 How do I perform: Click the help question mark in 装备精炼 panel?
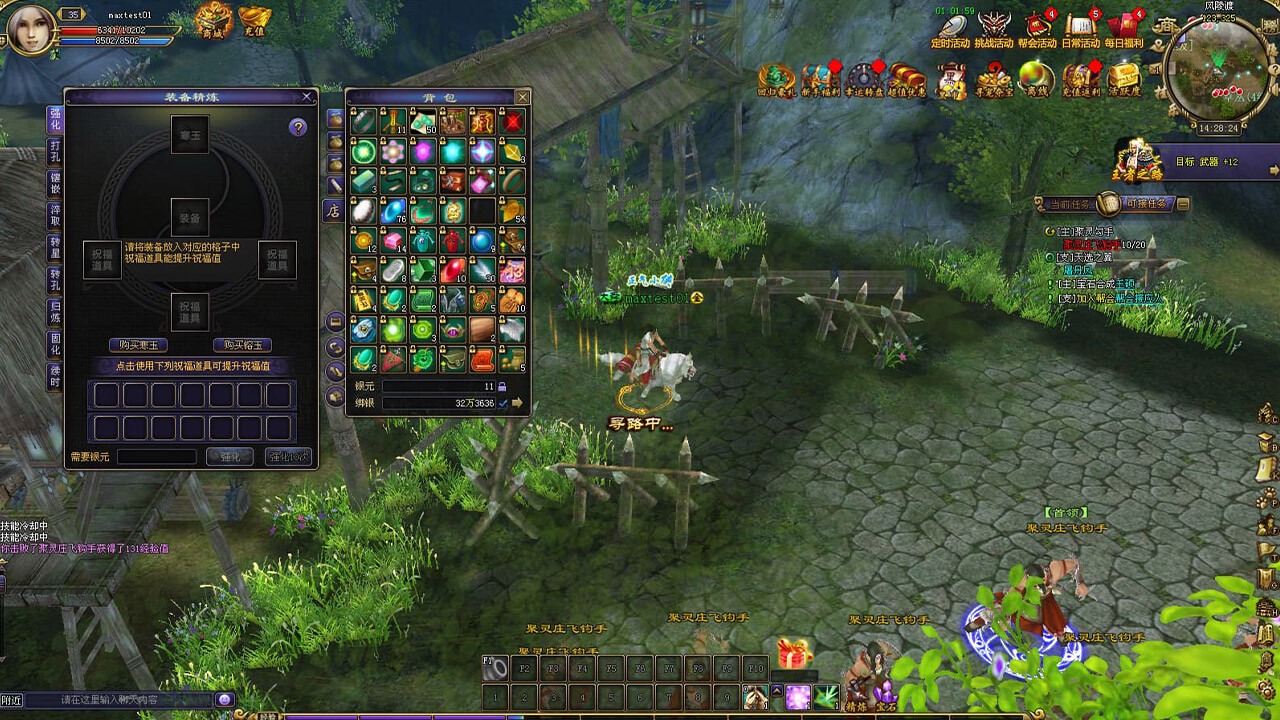298,129
